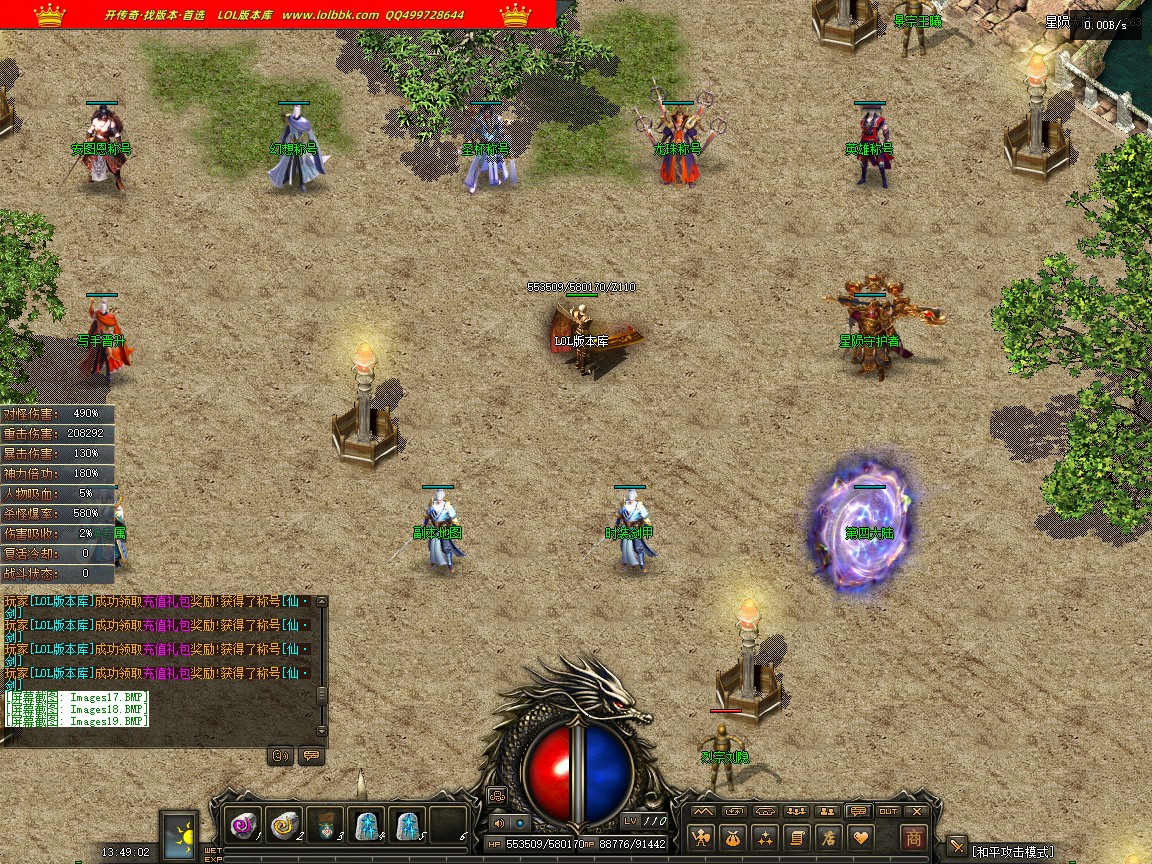Toggle the attack mode sword icon
1152x864 pixels.
[x=957, y=847]
